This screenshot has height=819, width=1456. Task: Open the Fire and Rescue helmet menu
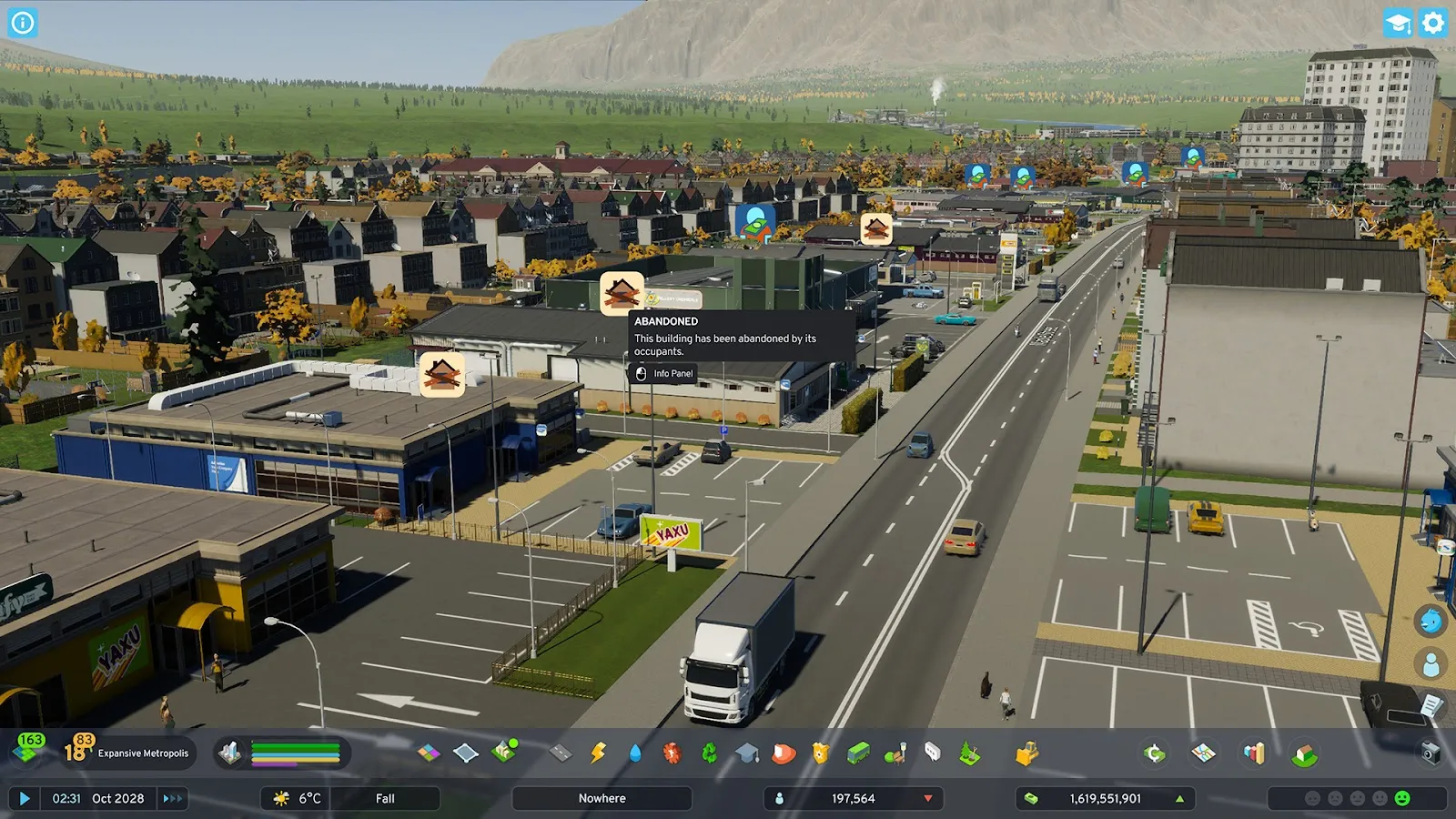(x=784, y=753)
